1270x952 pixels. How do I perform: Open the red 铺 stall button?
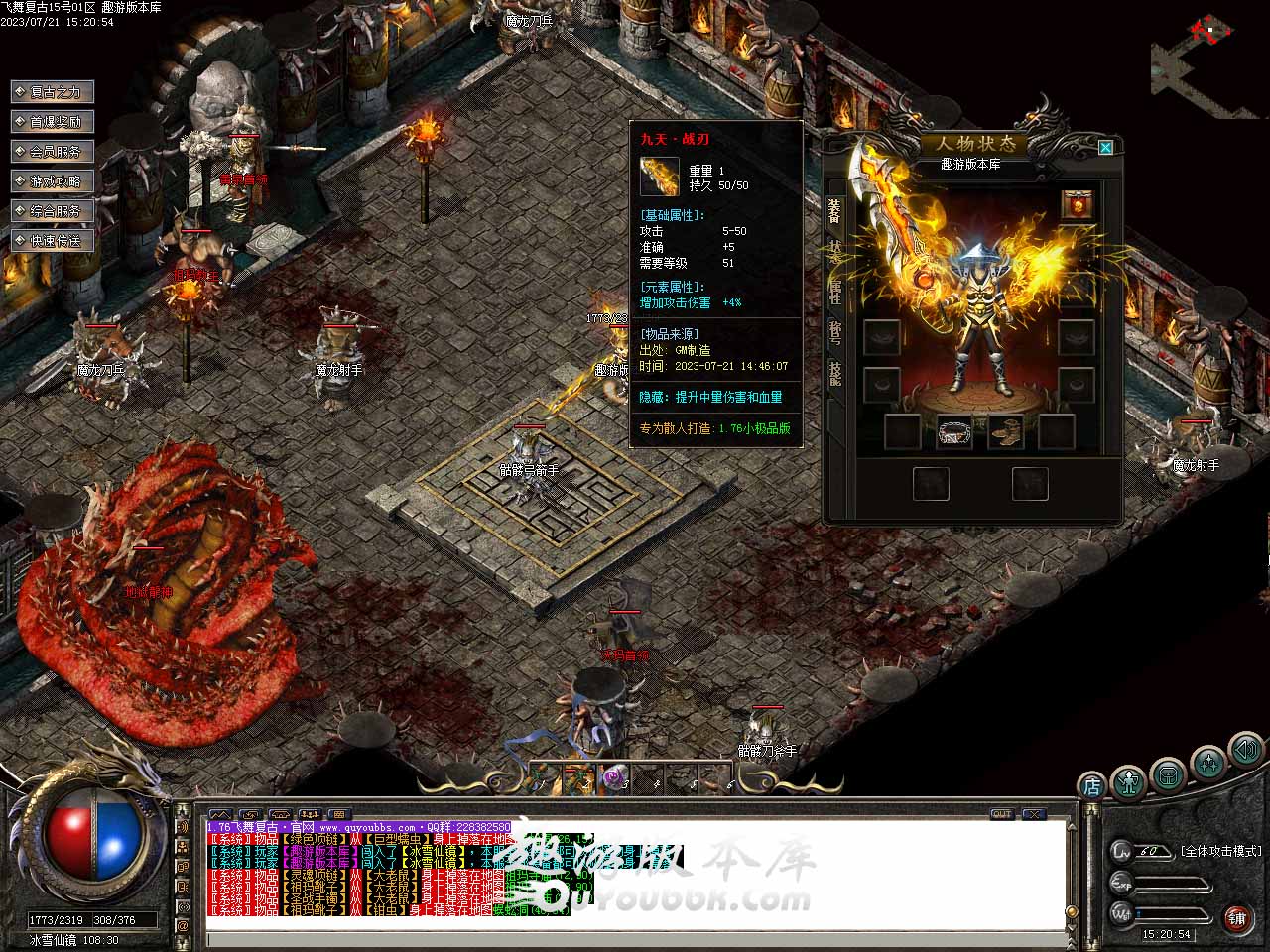(x=1236, y=918)
